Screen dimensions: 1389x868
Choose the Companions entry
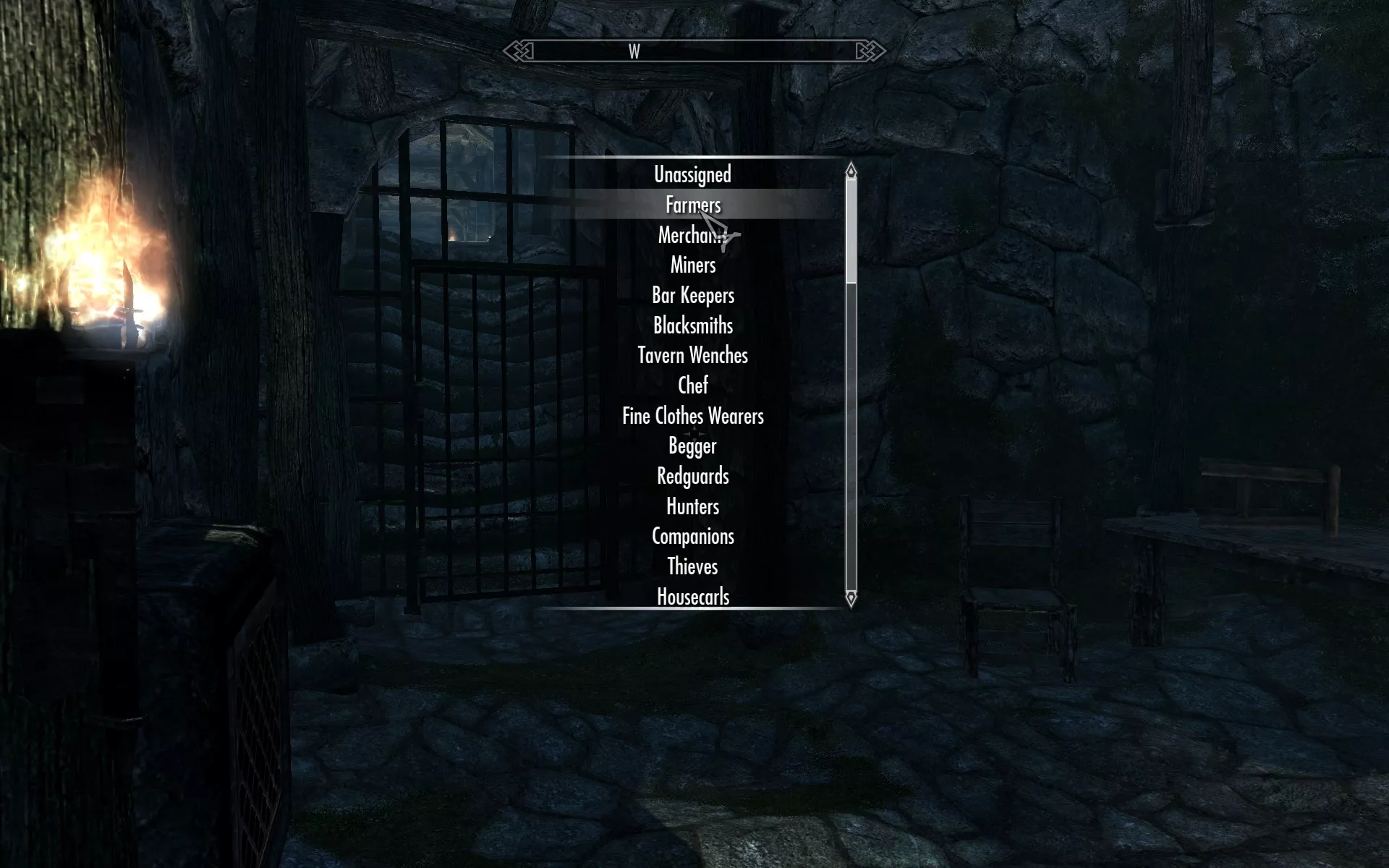click(692, 537)
